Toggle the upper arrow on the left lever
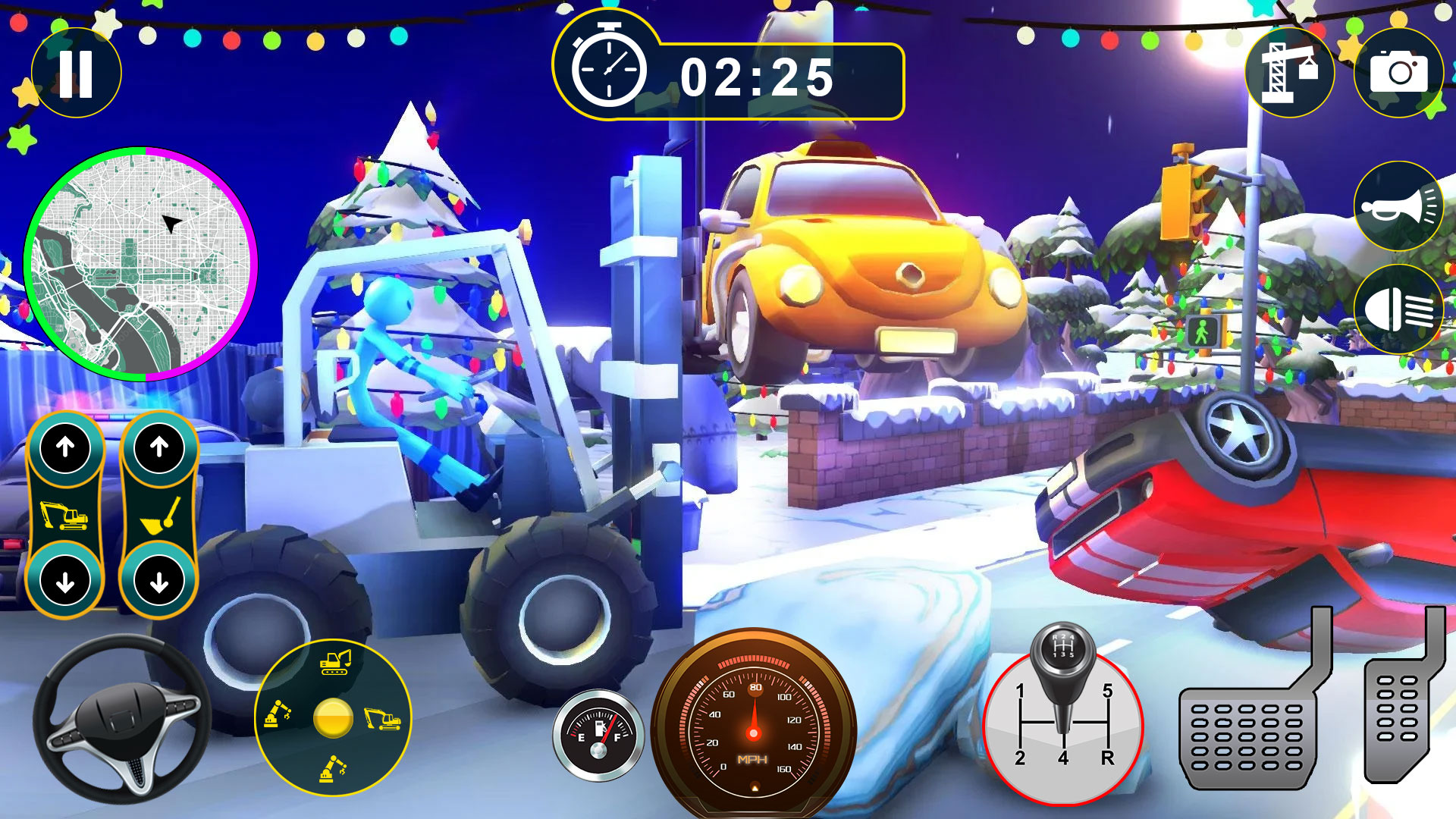Image resolution: width=1456 pixels, height=819 pixels. [x=65, y=447]
